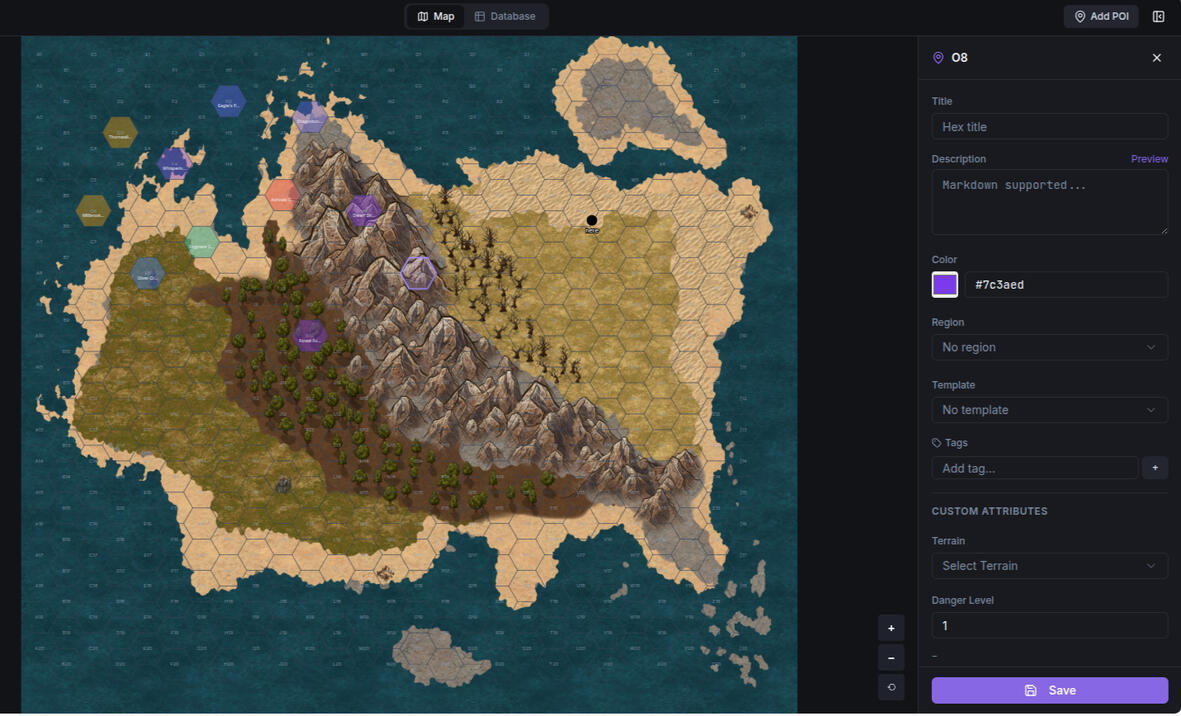Zoom out of the map
The width and height of the screenshot is (1181, 716).
(891, 658)
